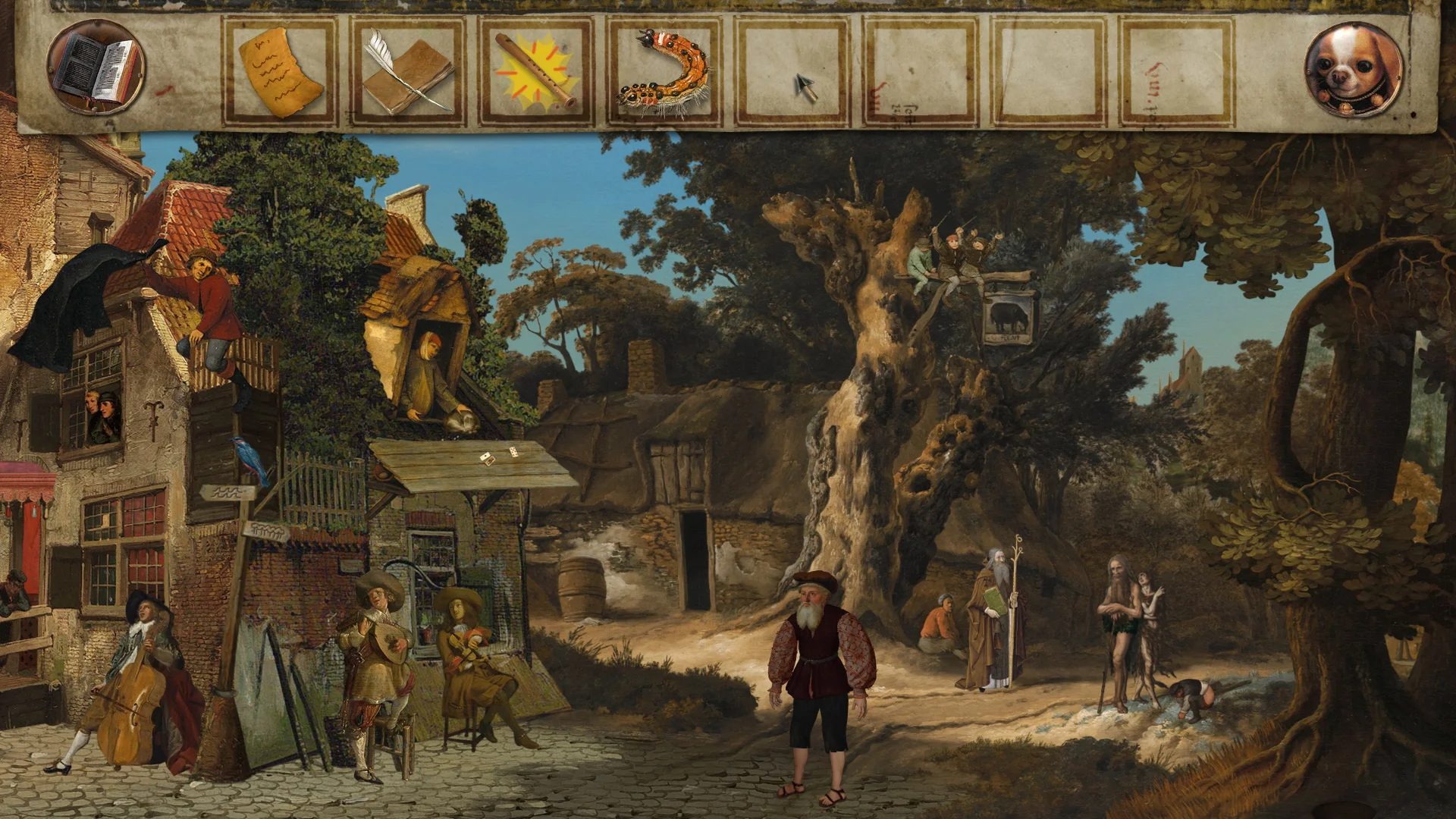The image size is (1456, 819).
Task: Pick the quill and notebook item
Action: pos(407,72)
